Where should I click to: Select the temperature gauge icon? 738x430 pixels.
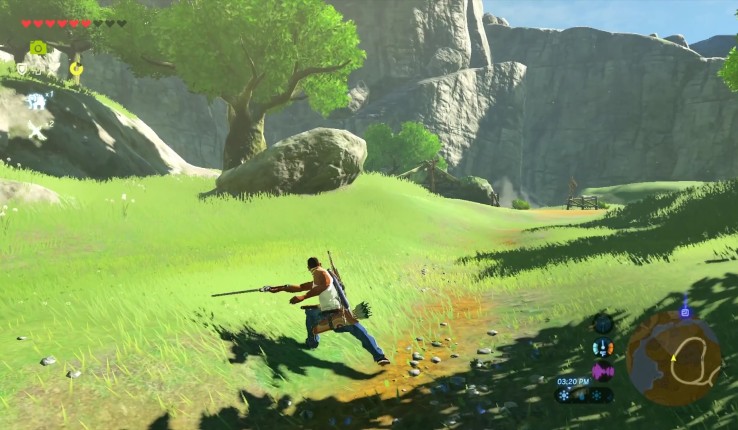coord(602,348)
